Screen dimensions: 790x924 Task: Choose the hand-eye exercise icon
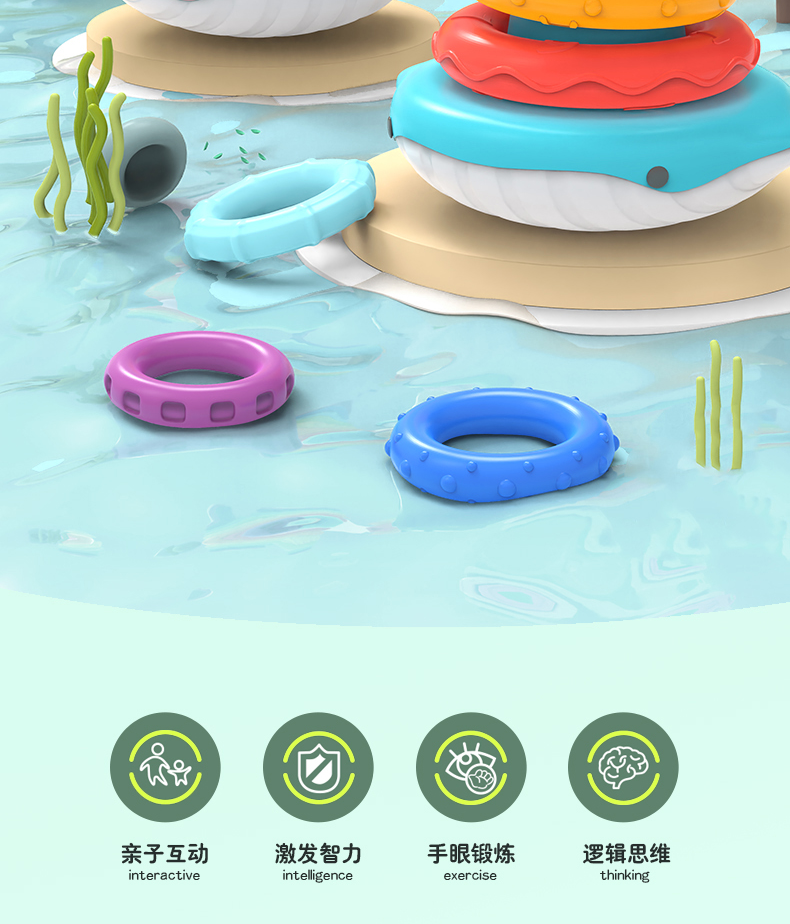pyautogui.click(x=470, y=767)
